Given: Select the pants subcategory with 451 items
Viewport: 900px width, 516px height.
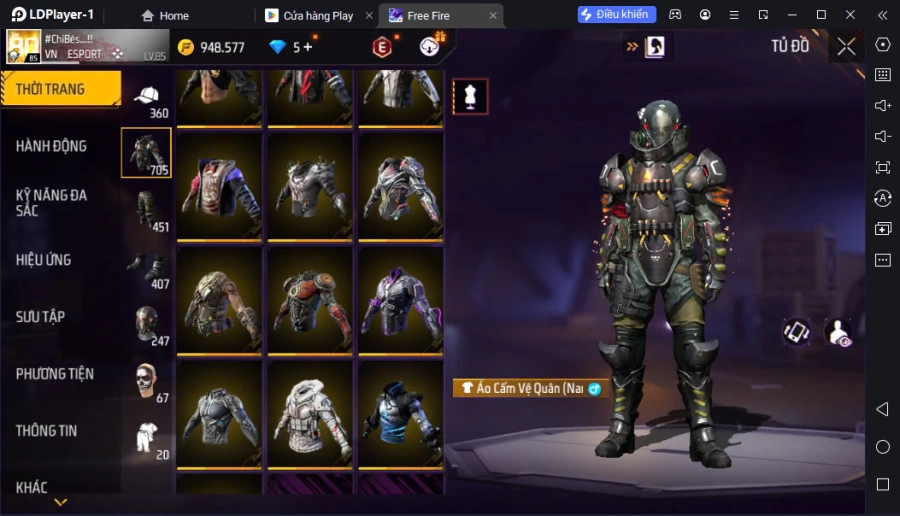Looking at the screenshot, I should [147, 210].
